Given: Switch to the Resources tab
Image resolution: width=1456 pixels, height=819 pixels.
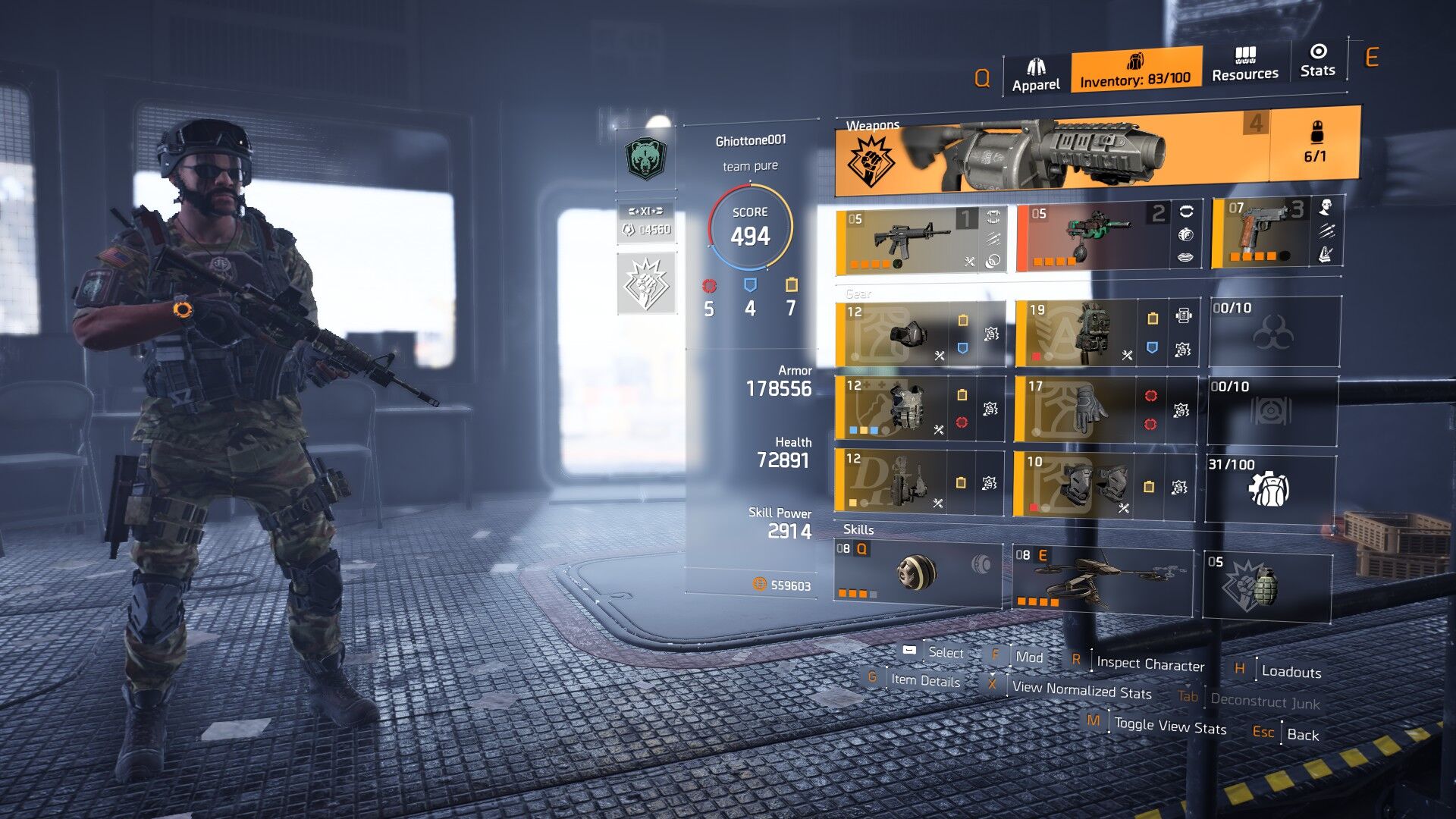Looking at the screenshot, I should point(1244,64).
